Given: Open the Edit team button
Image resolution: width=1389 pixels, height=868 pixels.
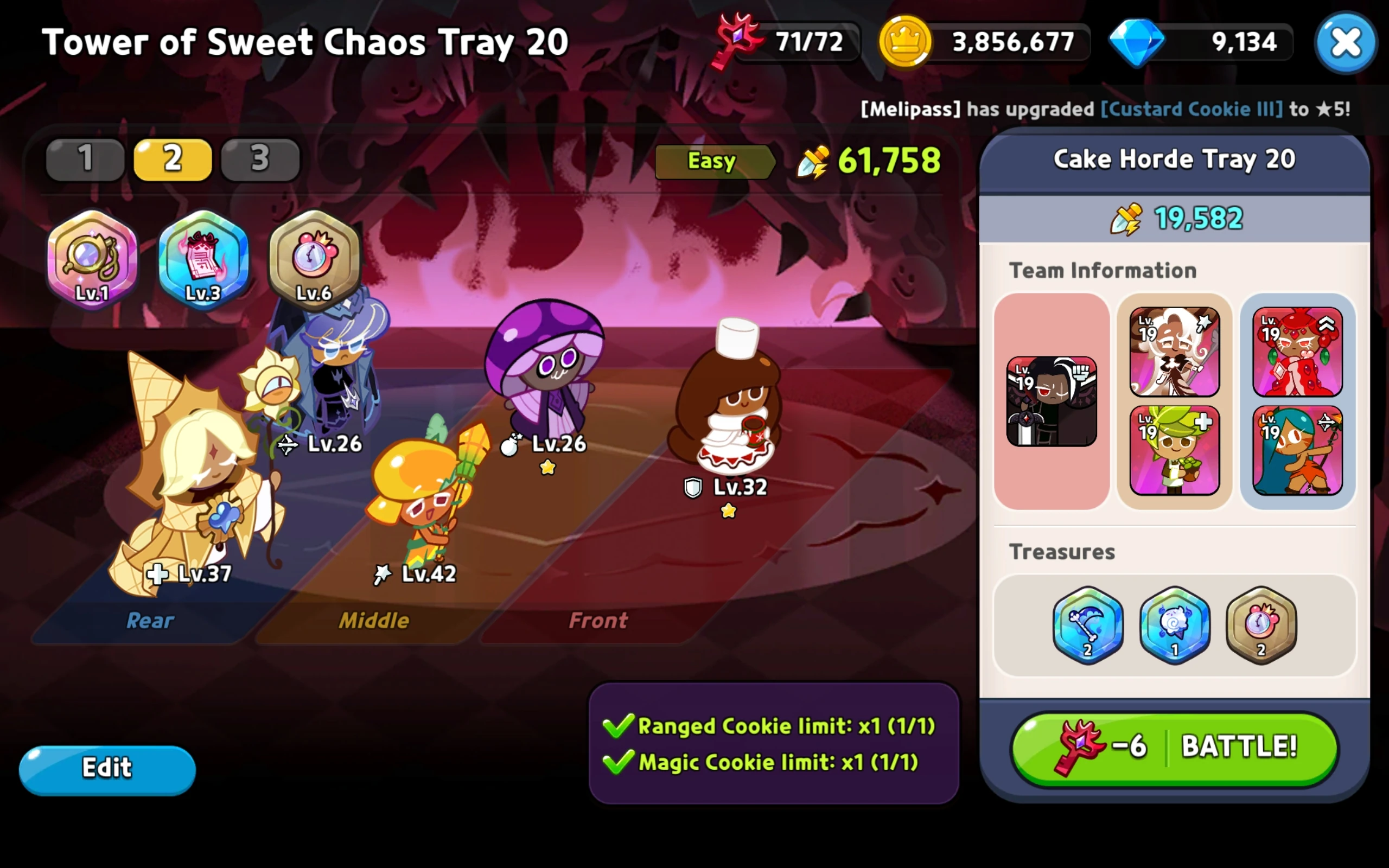Looking at the screenshot, I should [107, 768].
